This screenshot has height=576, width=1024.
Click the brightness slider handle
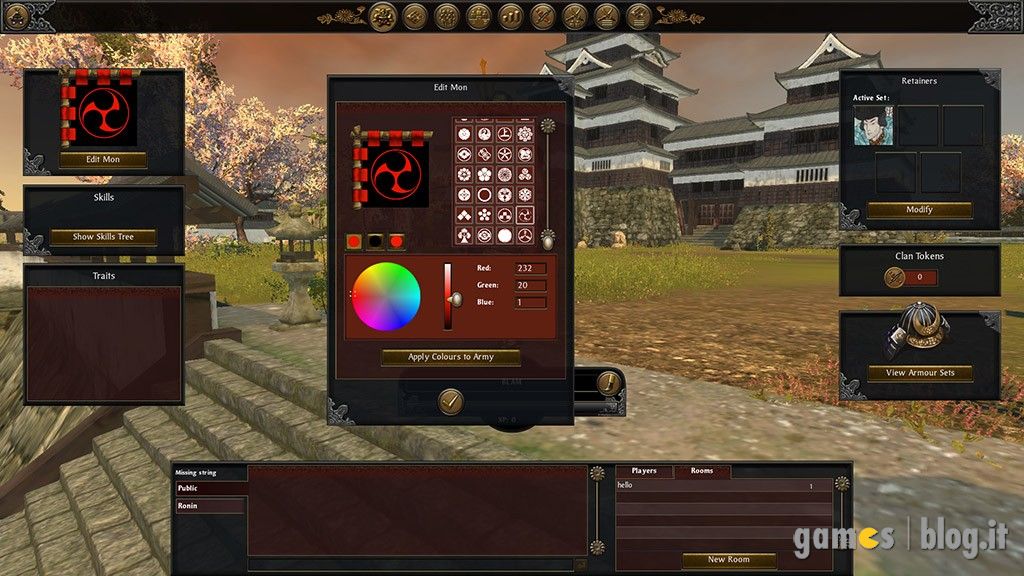coord(455,299)
